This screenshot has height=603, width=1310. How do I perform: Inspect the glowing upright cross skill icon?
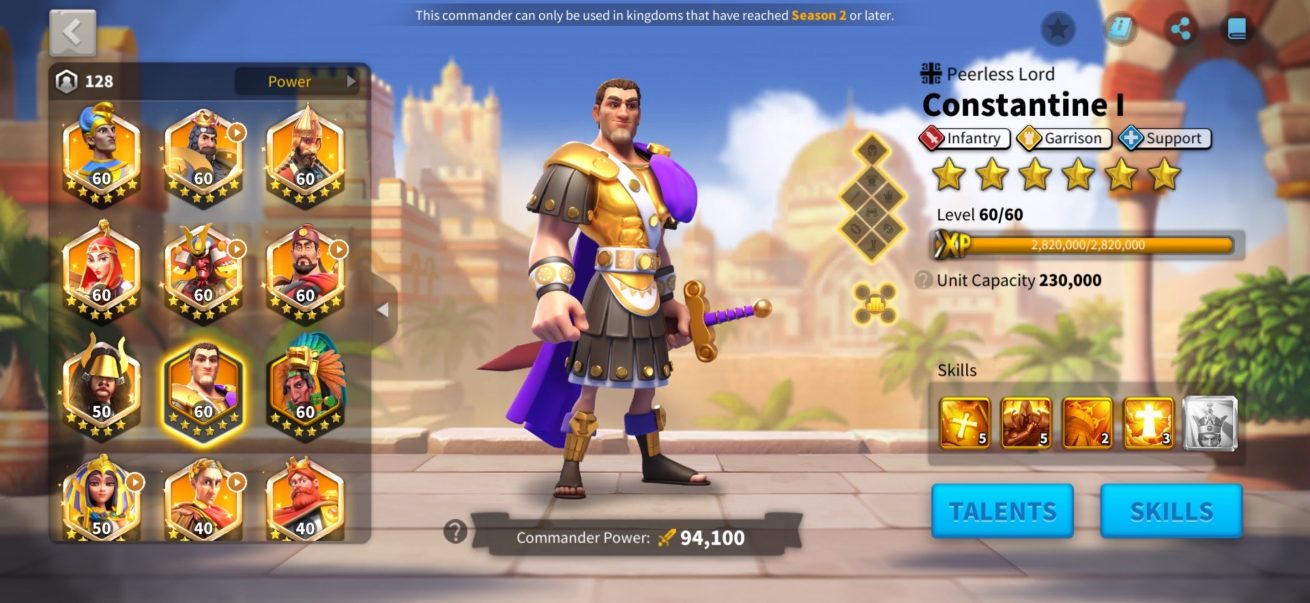point(1149,423)
